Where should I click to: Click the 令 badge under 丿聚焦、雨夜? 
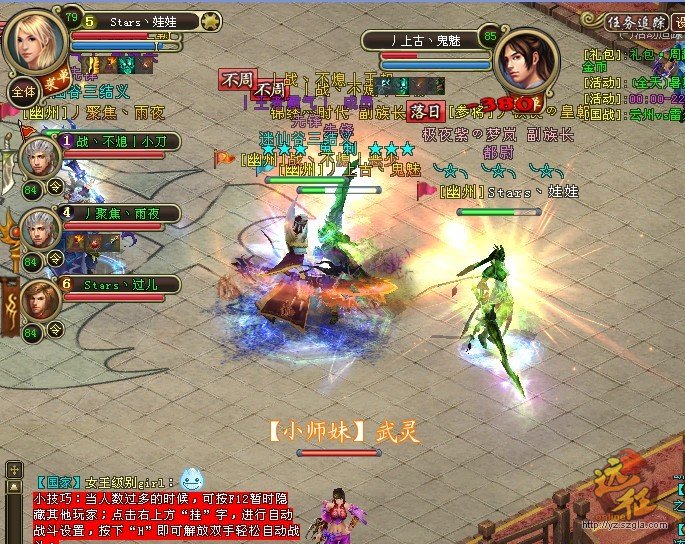(x=55, y=258)
